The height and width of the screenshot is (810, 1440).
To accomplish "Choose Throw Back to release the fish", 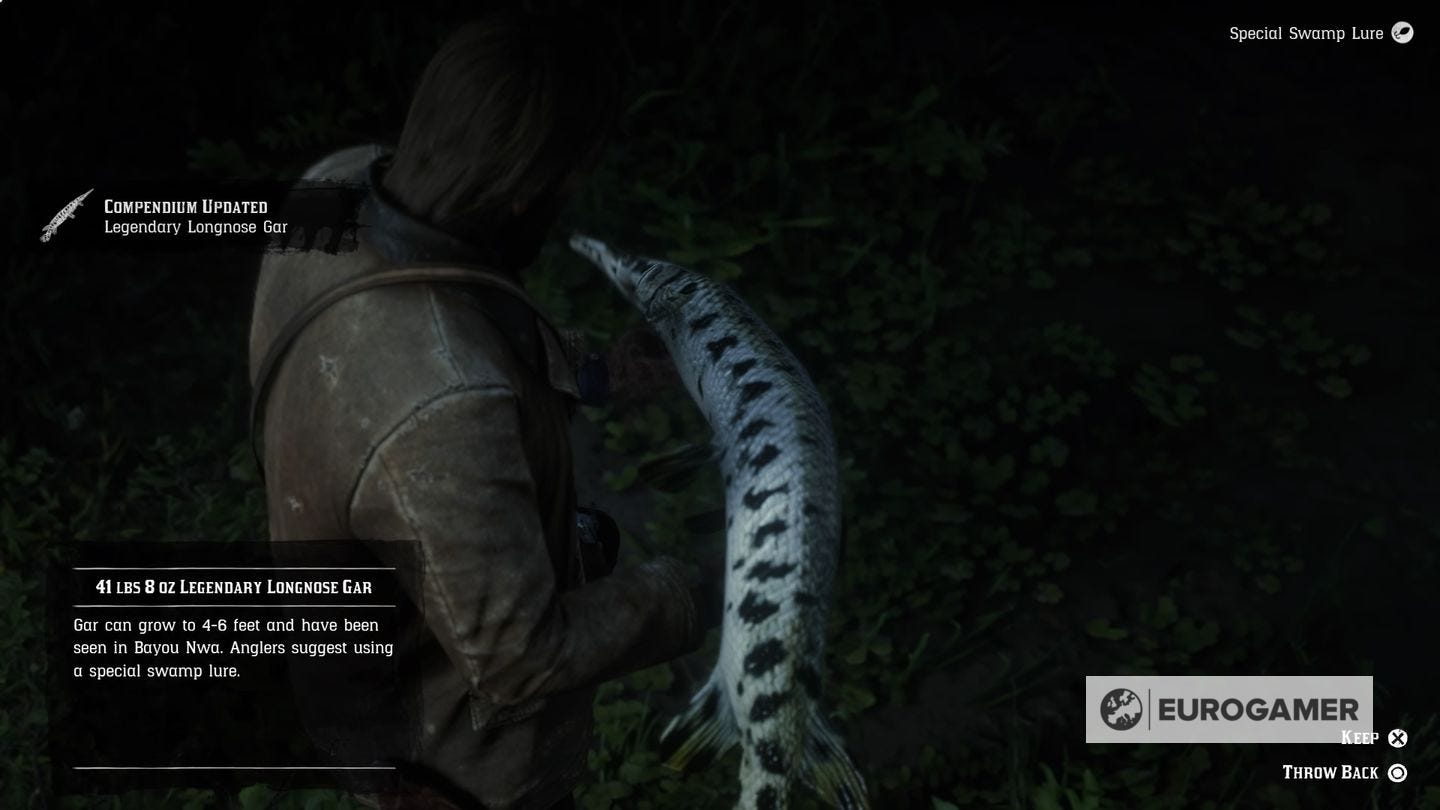I will (1332, 772).
